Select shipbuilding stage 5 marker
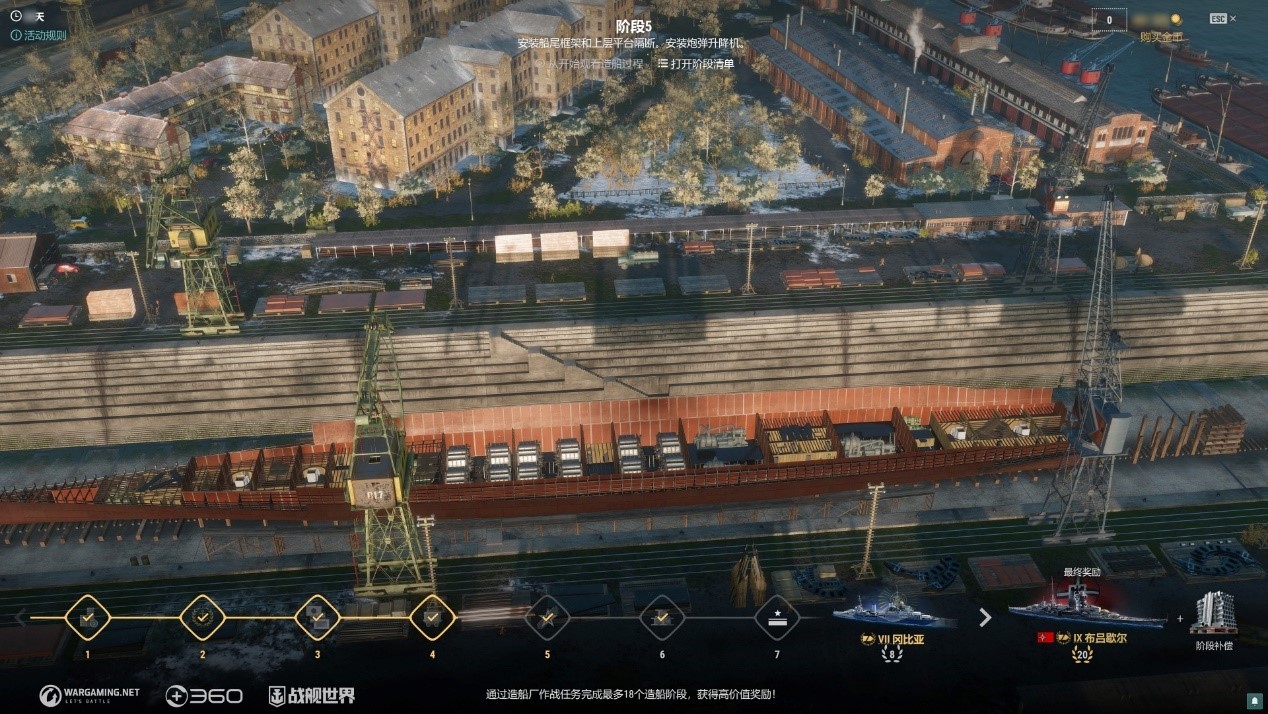The width and height of the screenshot is (1268, 714). tap(547, 618)
